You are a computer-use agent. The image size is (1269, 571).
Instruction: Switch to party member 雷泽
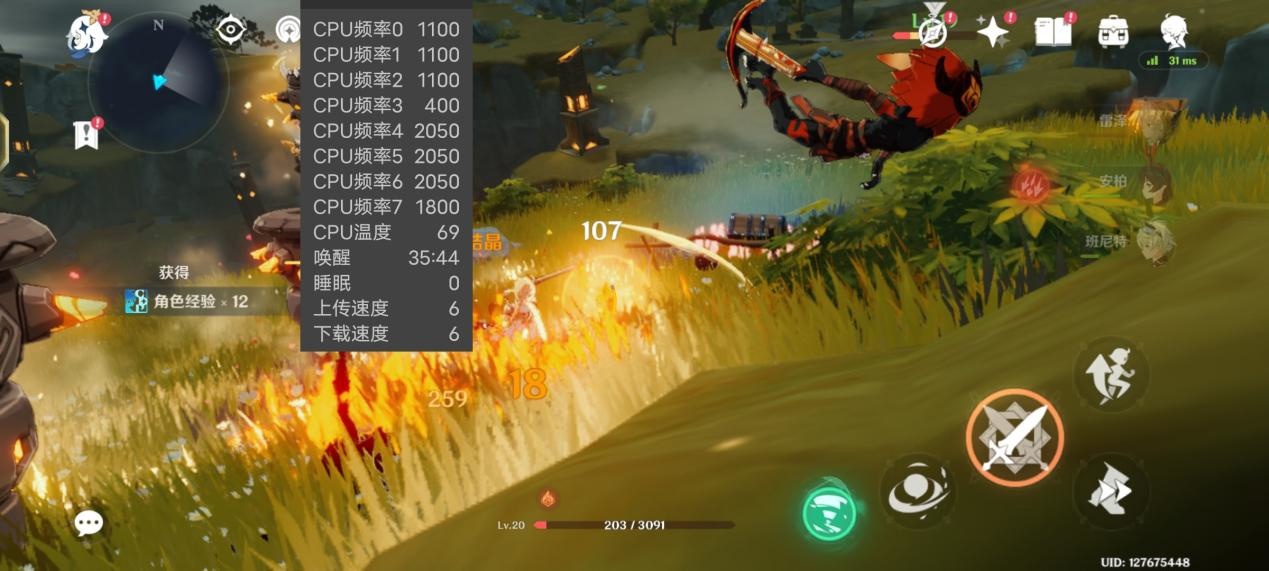tap(1155, 123)
